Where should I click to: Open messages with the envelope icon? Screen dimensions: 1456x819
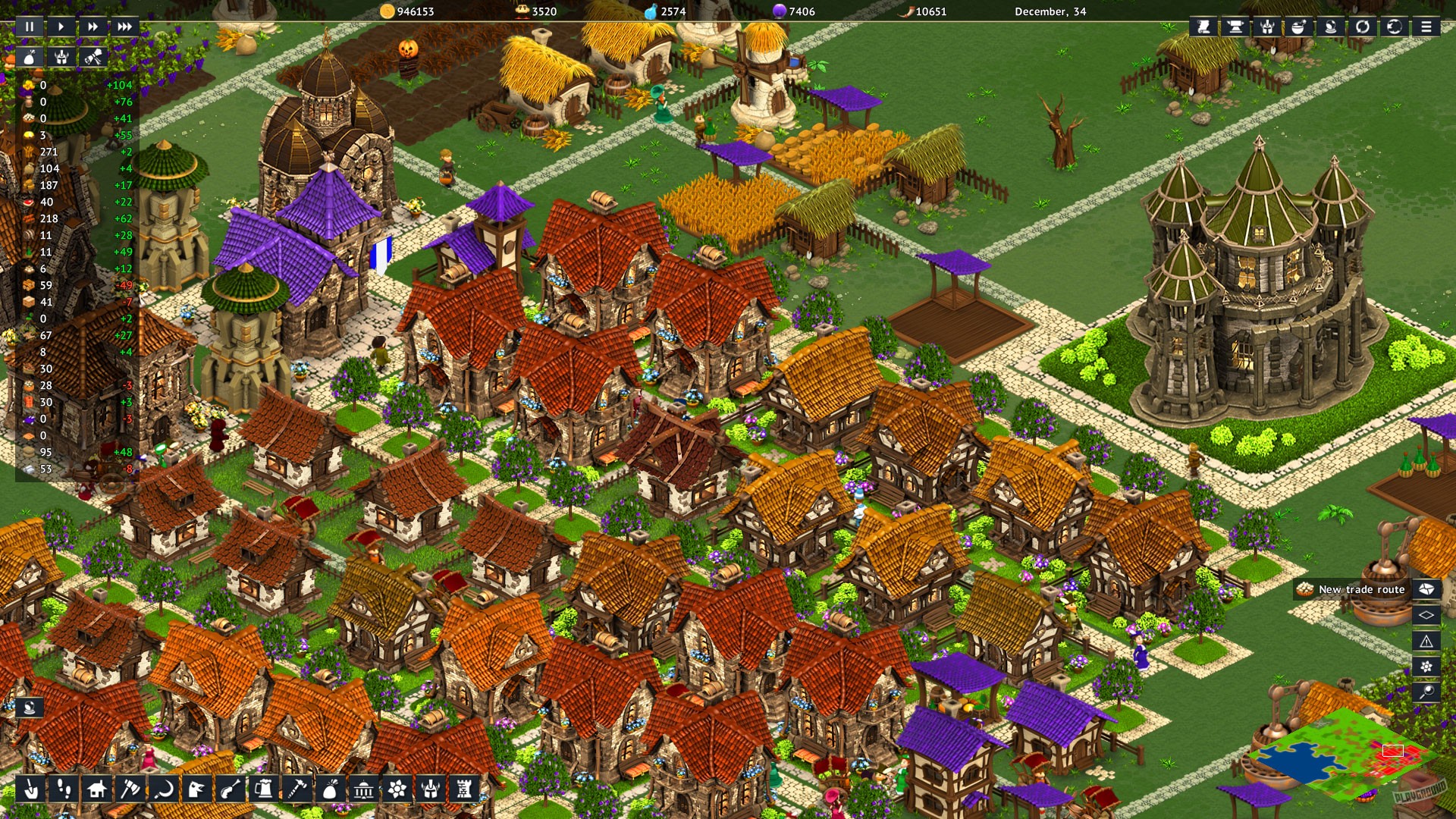click(1426, 589)
